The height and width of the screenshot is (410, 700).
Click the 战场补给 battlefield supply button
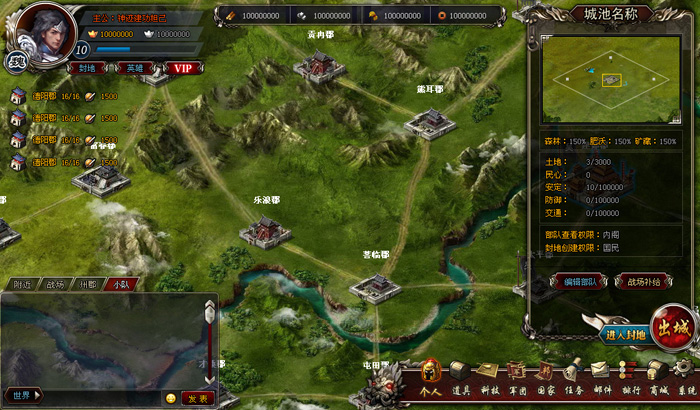[643, 282]
